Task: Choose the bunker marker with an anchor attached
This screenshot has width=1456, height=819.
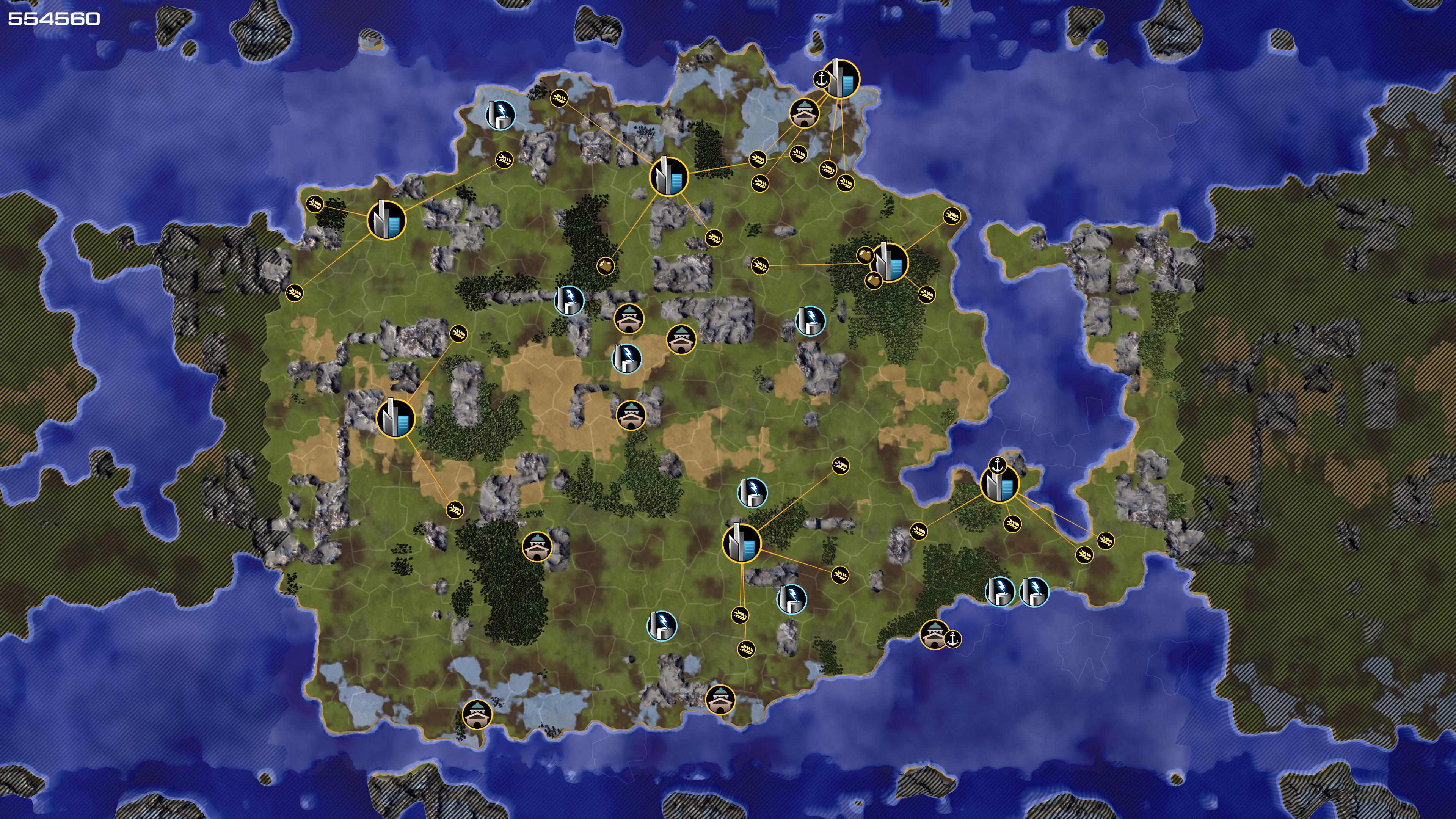Action: (934, 634)
